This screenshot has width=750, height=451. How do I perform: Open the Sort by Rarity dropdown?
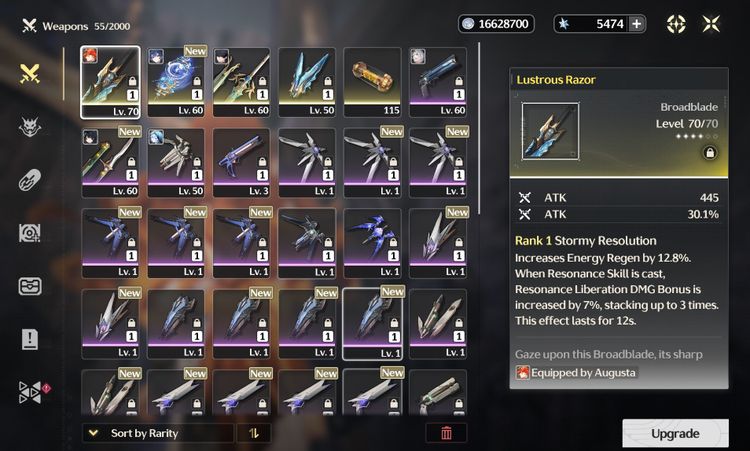pos(158,433)
